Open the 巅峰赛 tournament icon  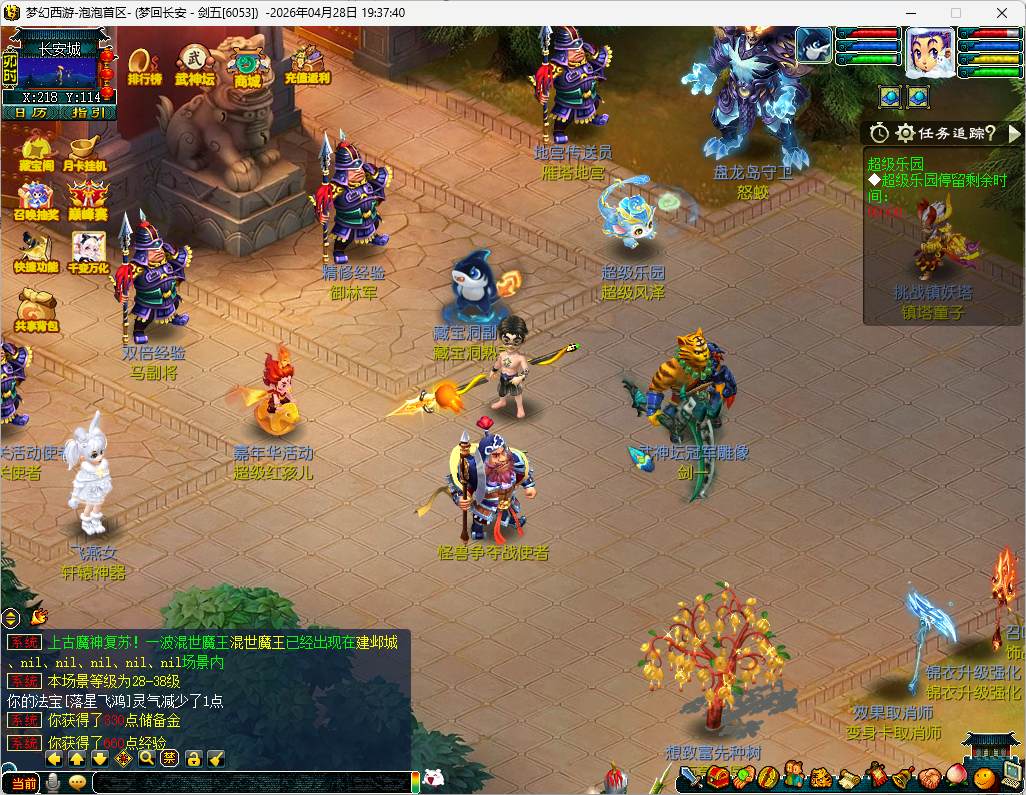click(87, 199)
